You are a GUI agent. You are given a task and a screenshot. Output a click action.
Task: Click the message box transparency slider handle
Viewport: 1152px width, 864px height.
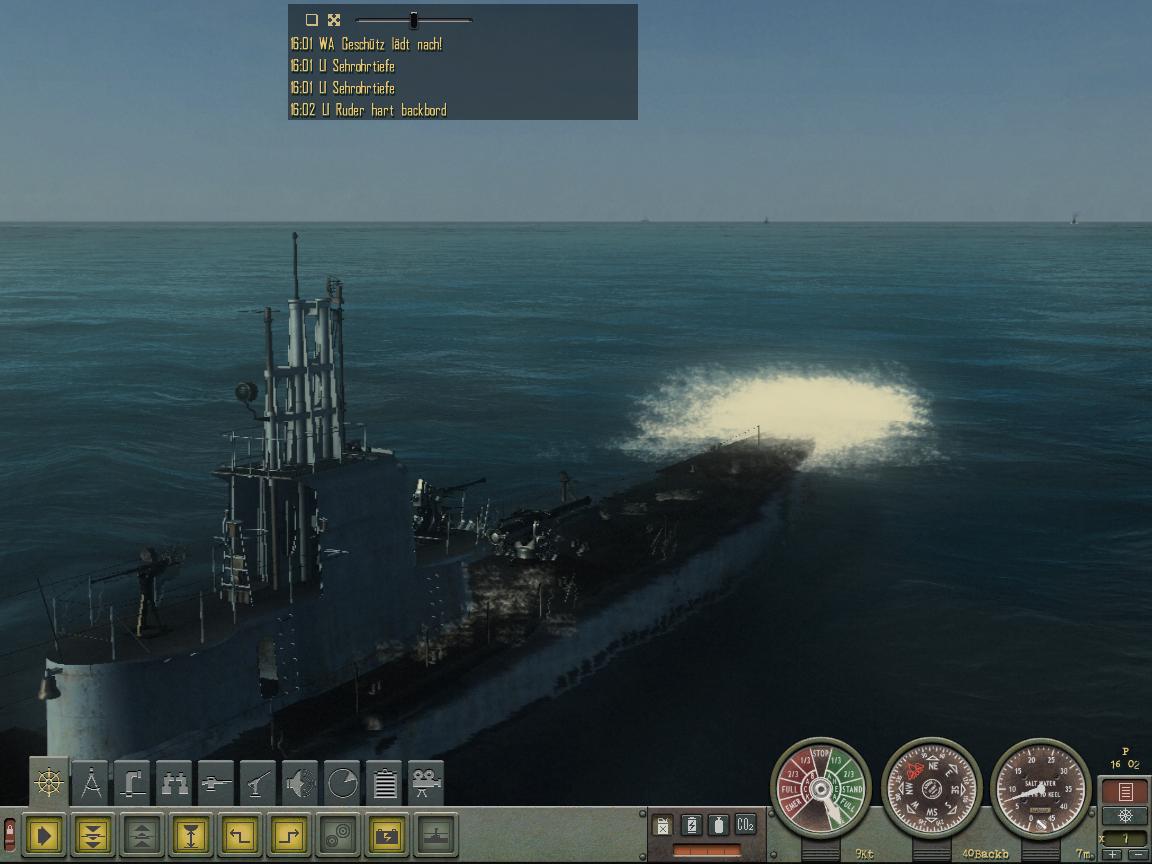[x=414, y=20]
